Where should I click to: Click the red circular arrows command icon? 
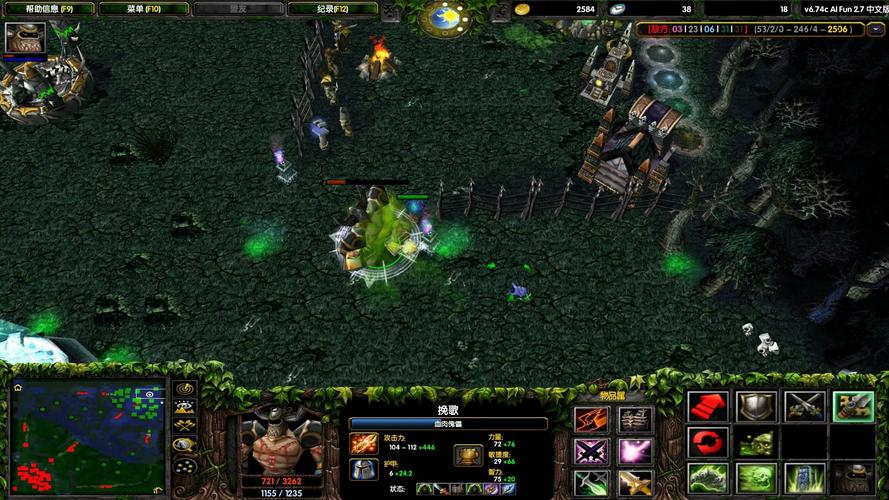[707, 442]
